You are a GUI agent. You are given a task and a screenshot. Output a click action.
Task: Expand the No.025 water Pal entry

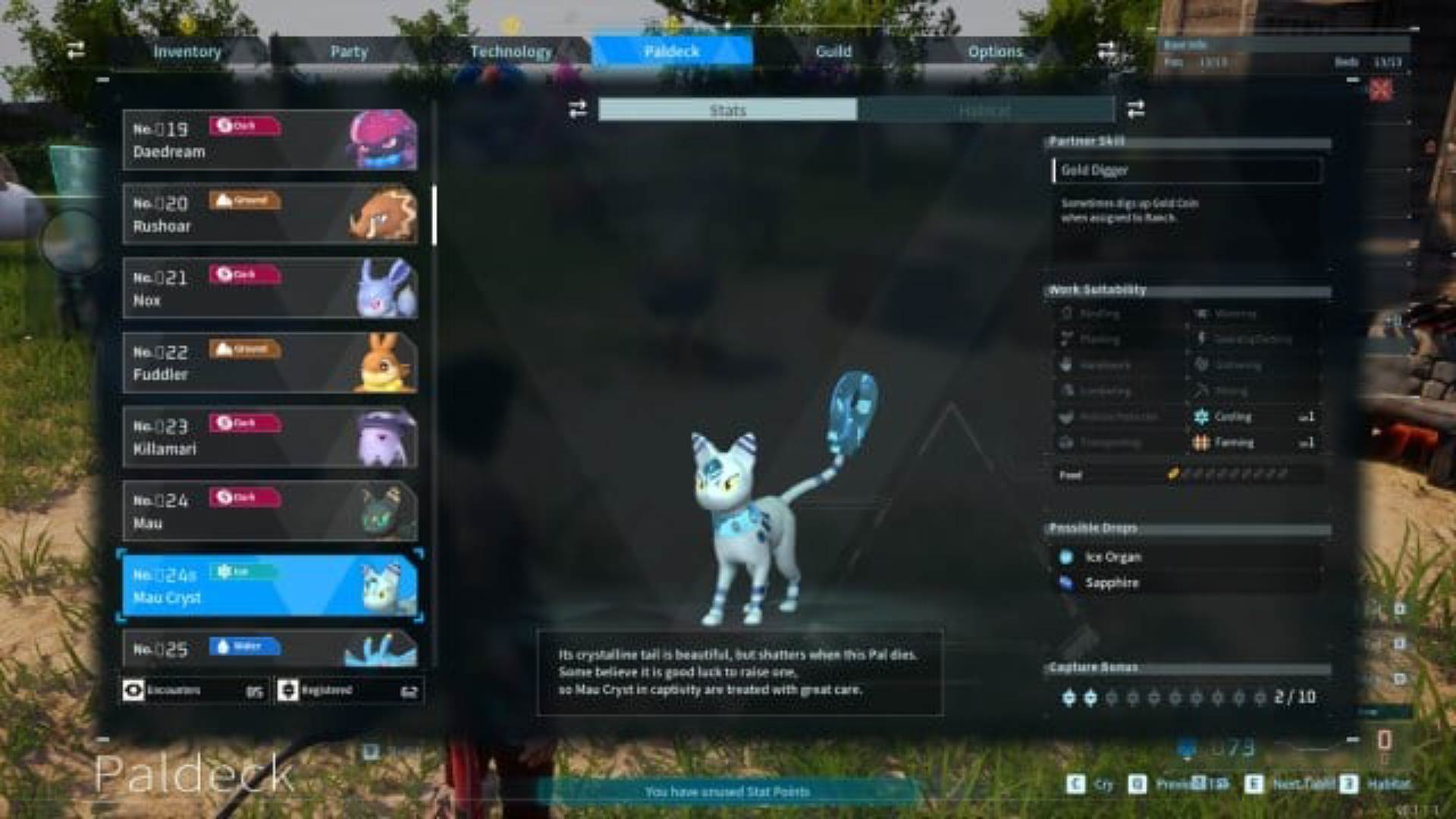click(x=269, y=648)
